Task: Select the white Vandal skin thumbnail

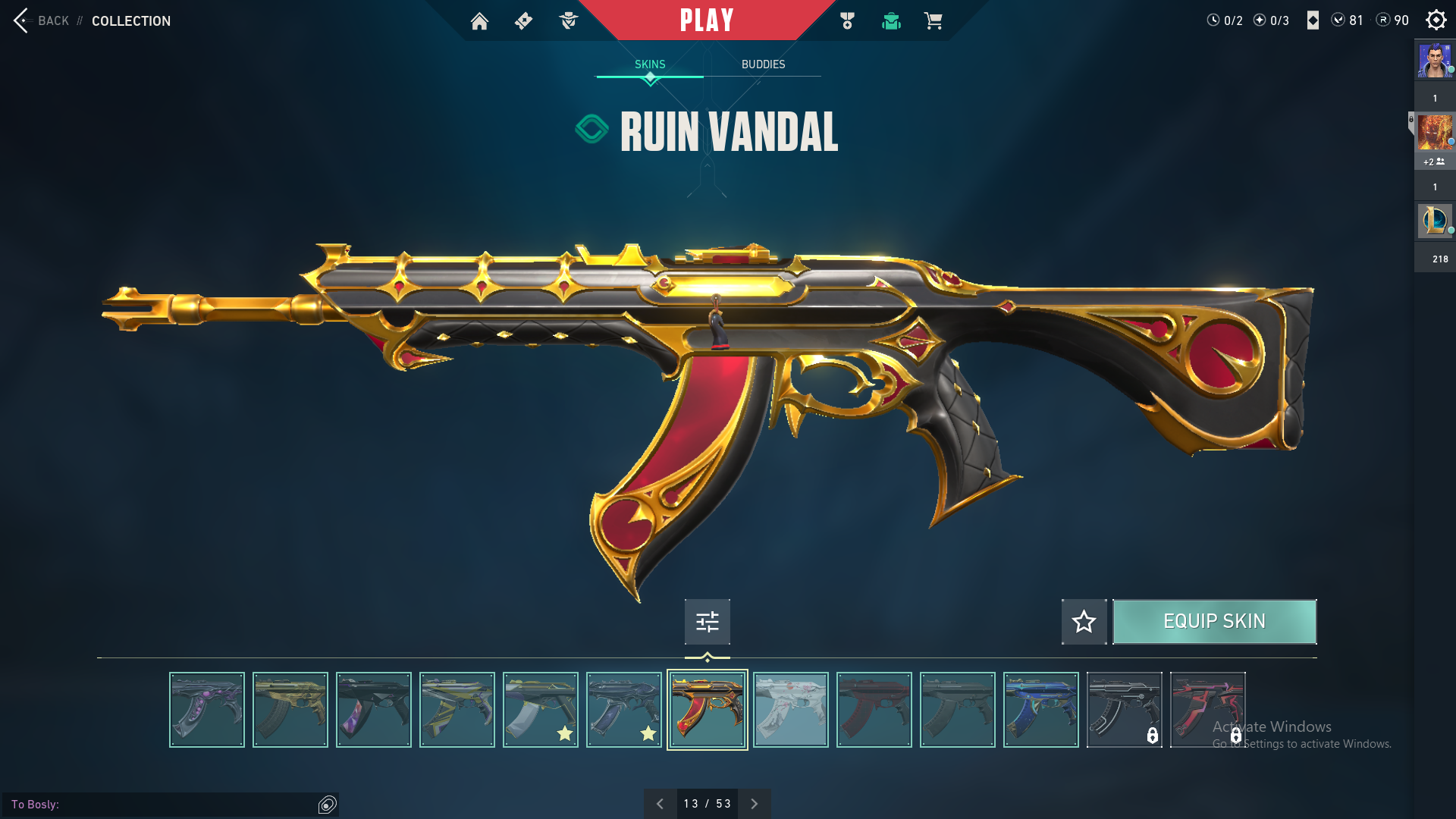Action: tap(791, 710)
